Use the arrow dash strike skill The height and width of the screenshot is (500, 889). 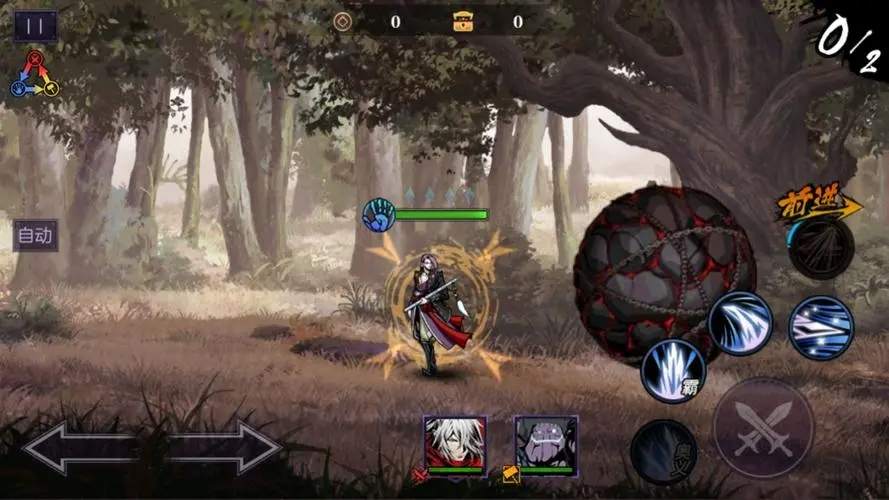[x=821, y=328]
